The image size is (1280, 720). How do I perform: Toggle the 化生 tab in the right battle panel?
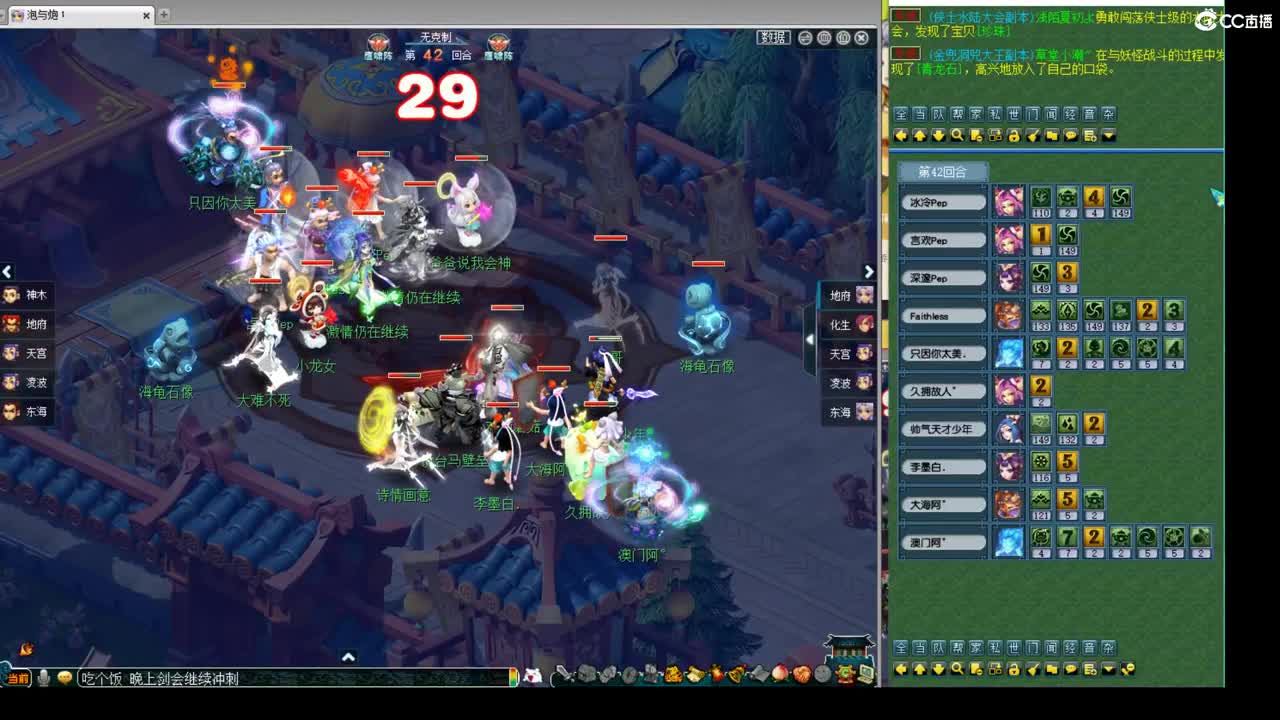point(848,324)
